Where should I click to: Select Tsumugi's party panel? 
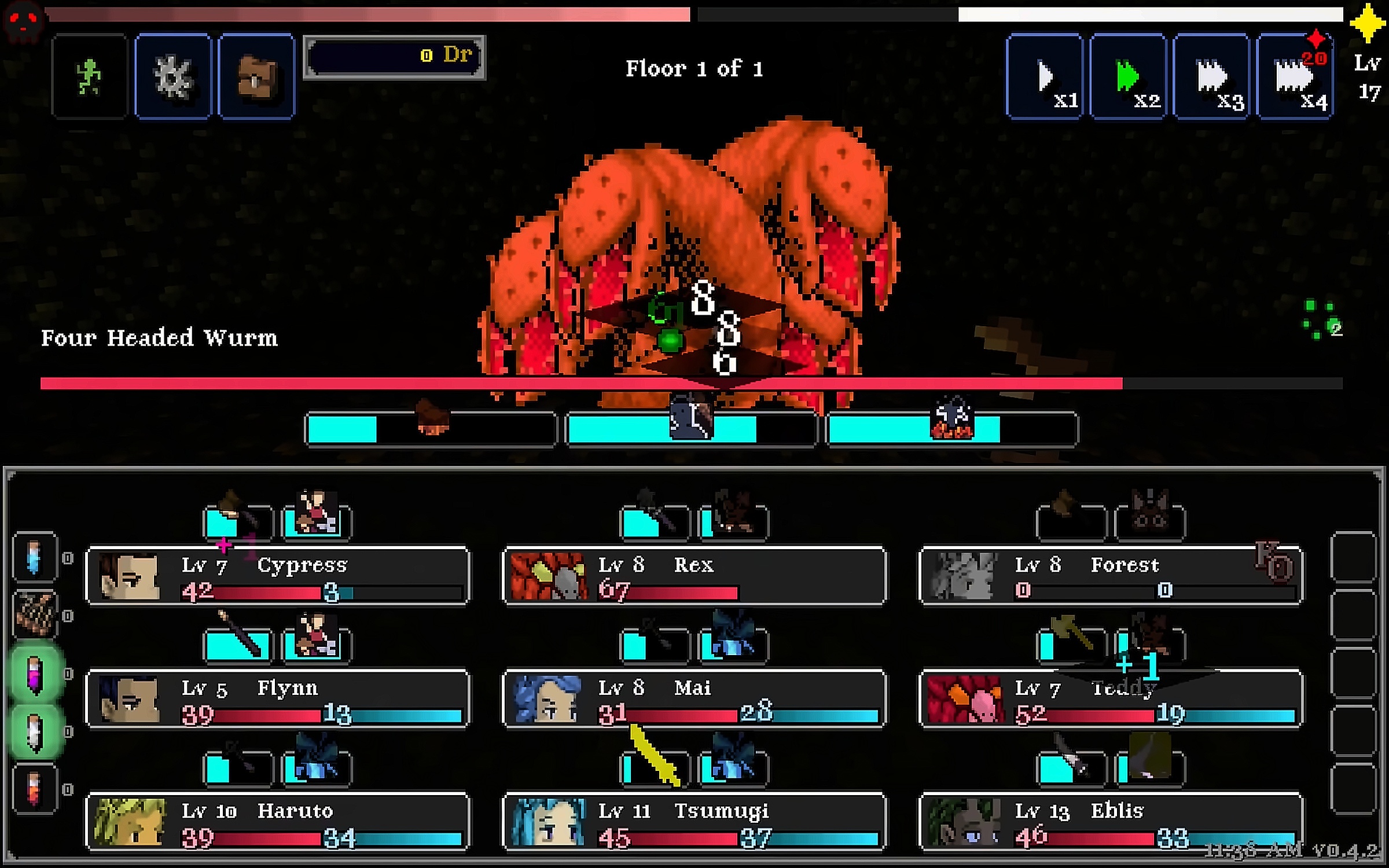pos(694,822)
